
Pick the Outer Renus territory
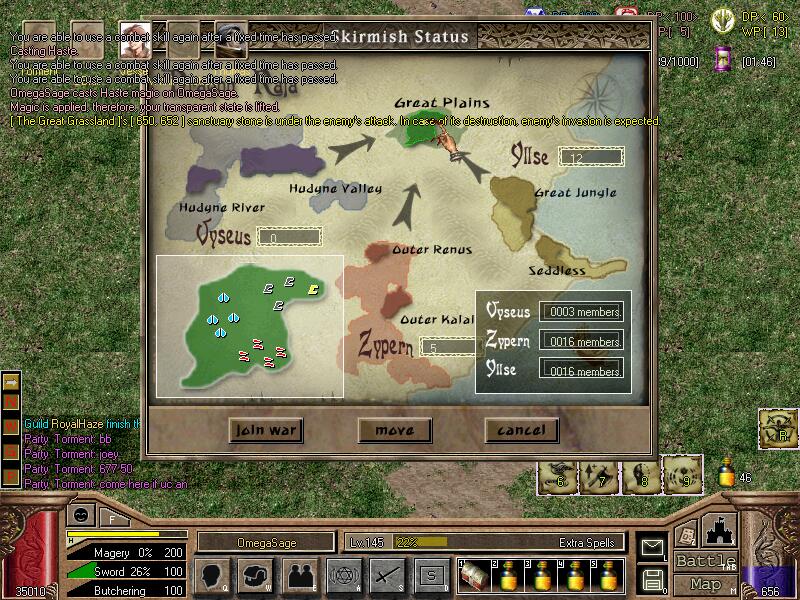[x=385, y=262]
